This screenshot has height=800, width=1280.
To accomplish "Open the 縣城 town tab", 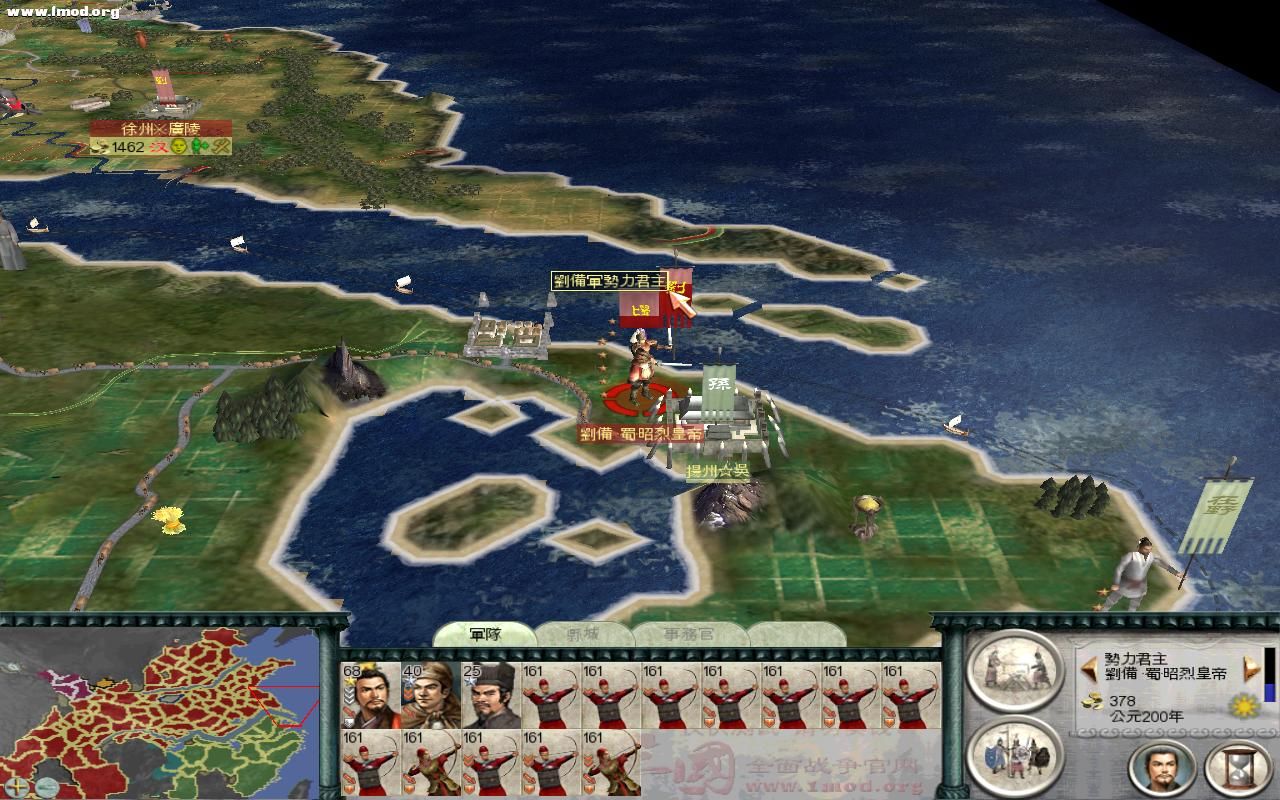I will coord(584,634).
